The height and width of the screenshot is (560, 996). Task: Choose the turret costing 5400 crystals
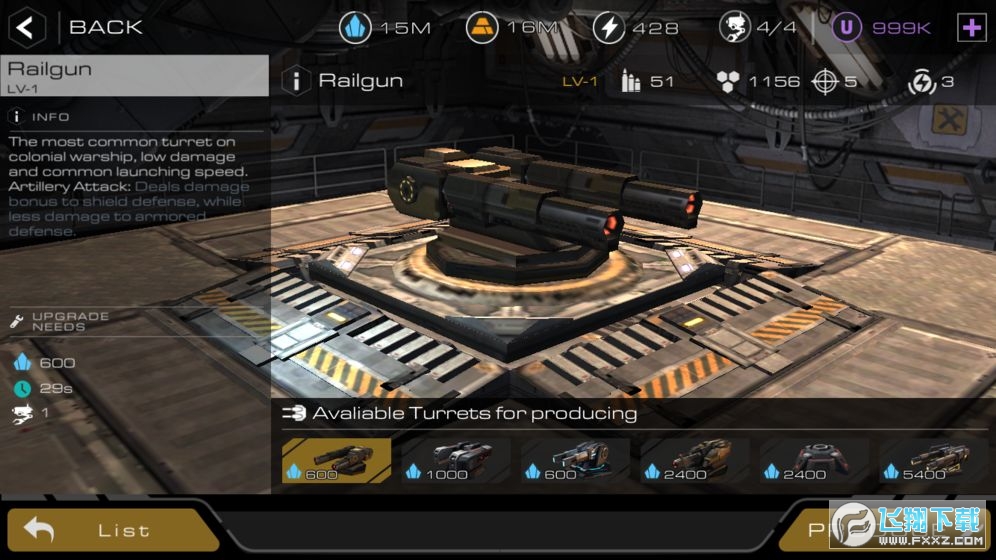click(x=934, y=460)
